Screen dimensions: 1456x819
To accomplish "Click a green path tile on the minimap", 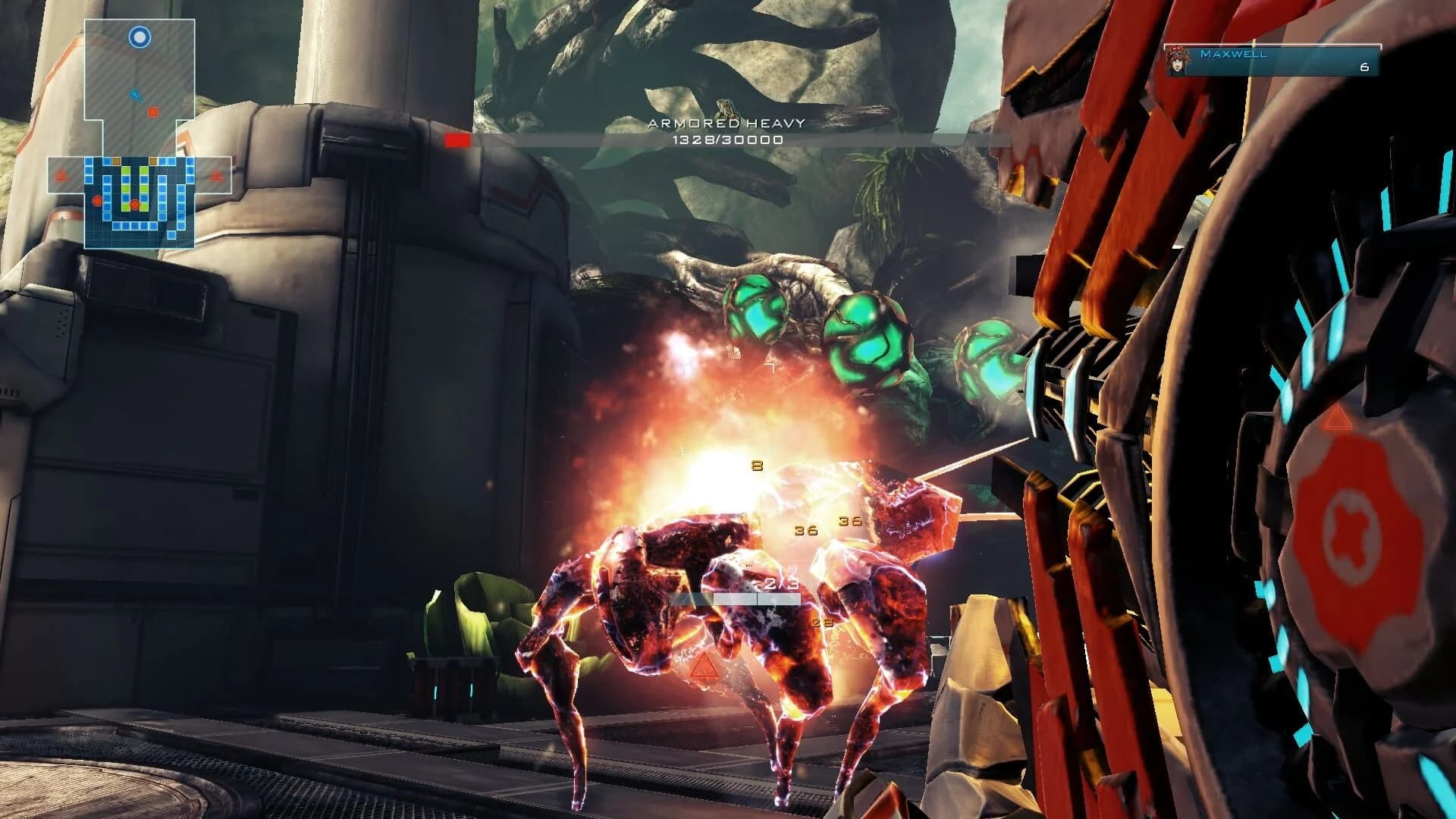I will click(126, 171).
